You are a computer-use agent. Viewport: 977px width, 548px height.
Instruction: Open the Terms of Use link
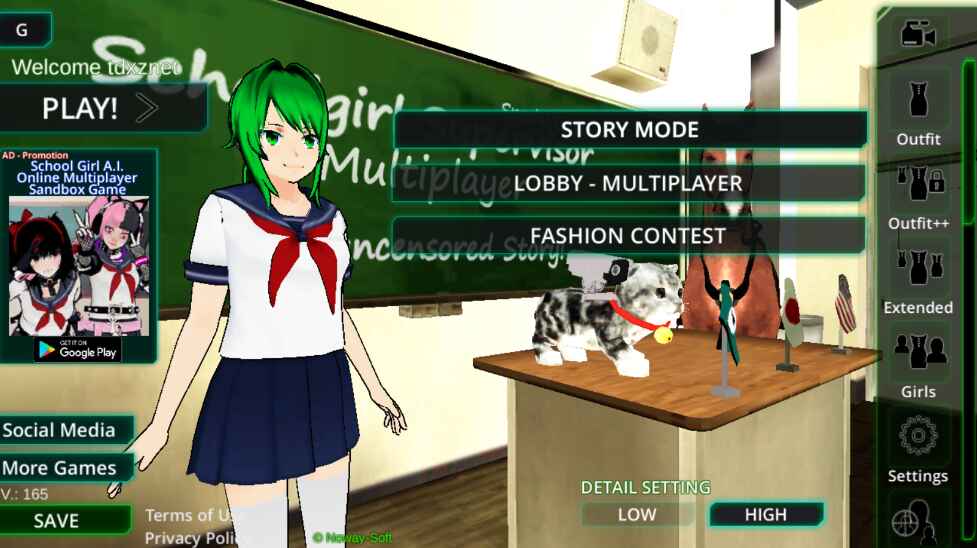click(192, 515)
